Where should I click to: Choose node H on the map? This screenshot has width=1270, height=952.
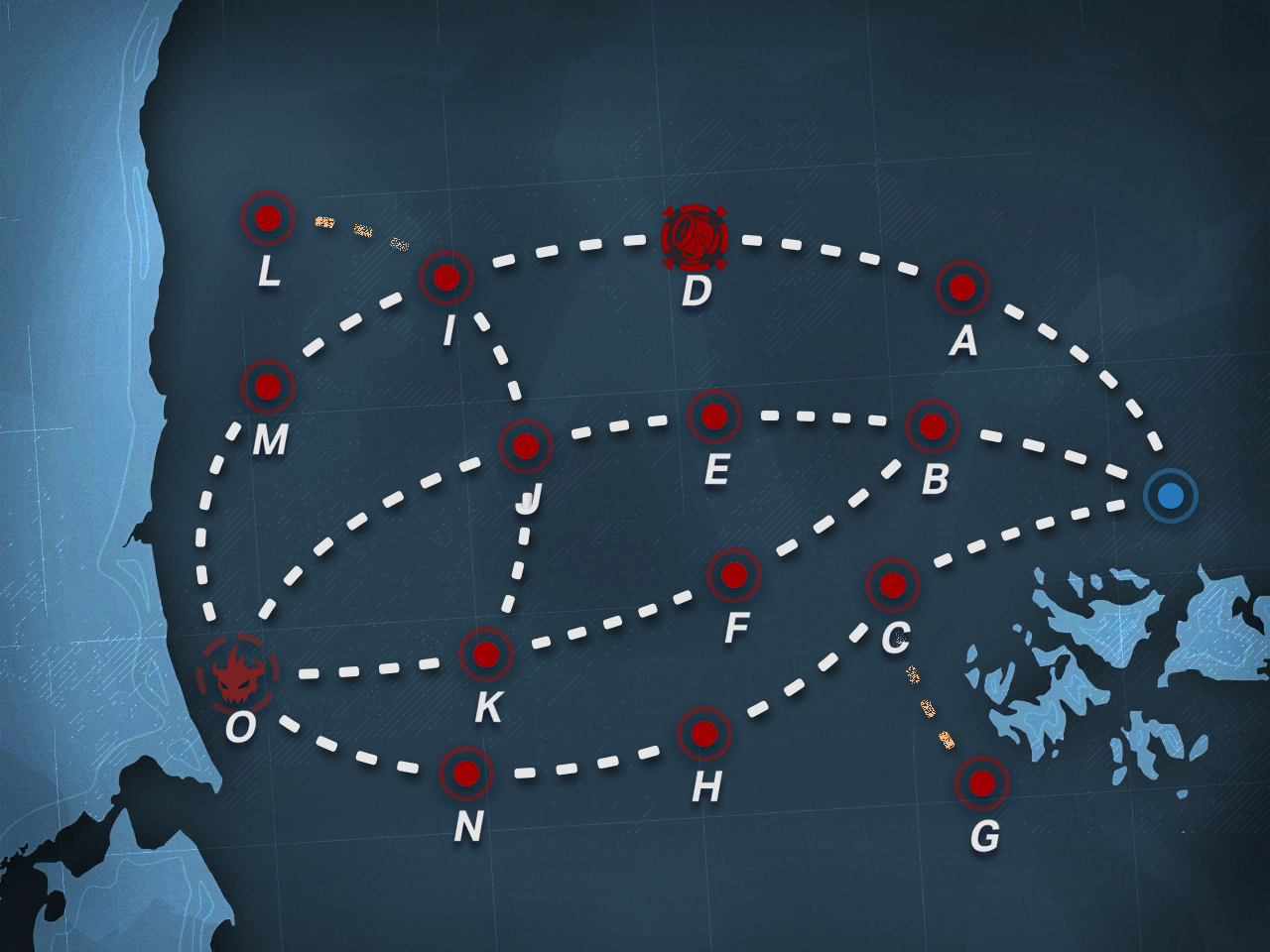click(x=704, y=734)
